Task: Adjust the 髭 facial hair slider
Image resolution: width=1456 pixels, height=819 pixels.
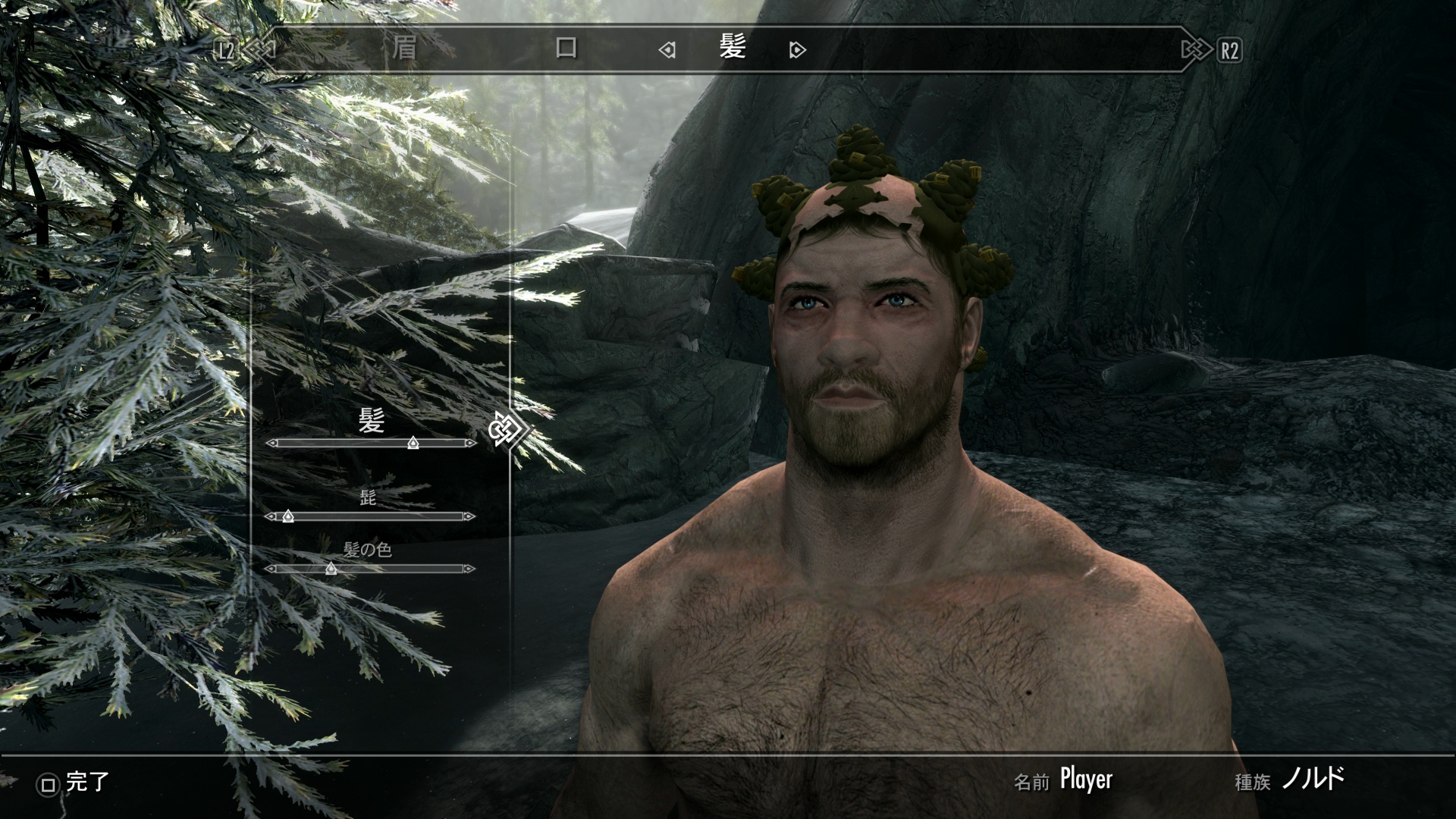Action: pos(287,516)
